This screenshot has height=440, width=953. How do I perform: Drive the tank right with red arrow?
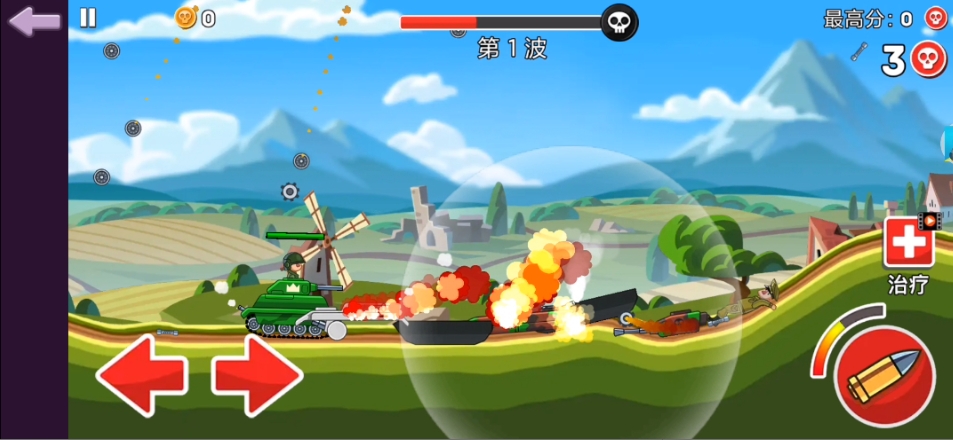pos(257,374)
